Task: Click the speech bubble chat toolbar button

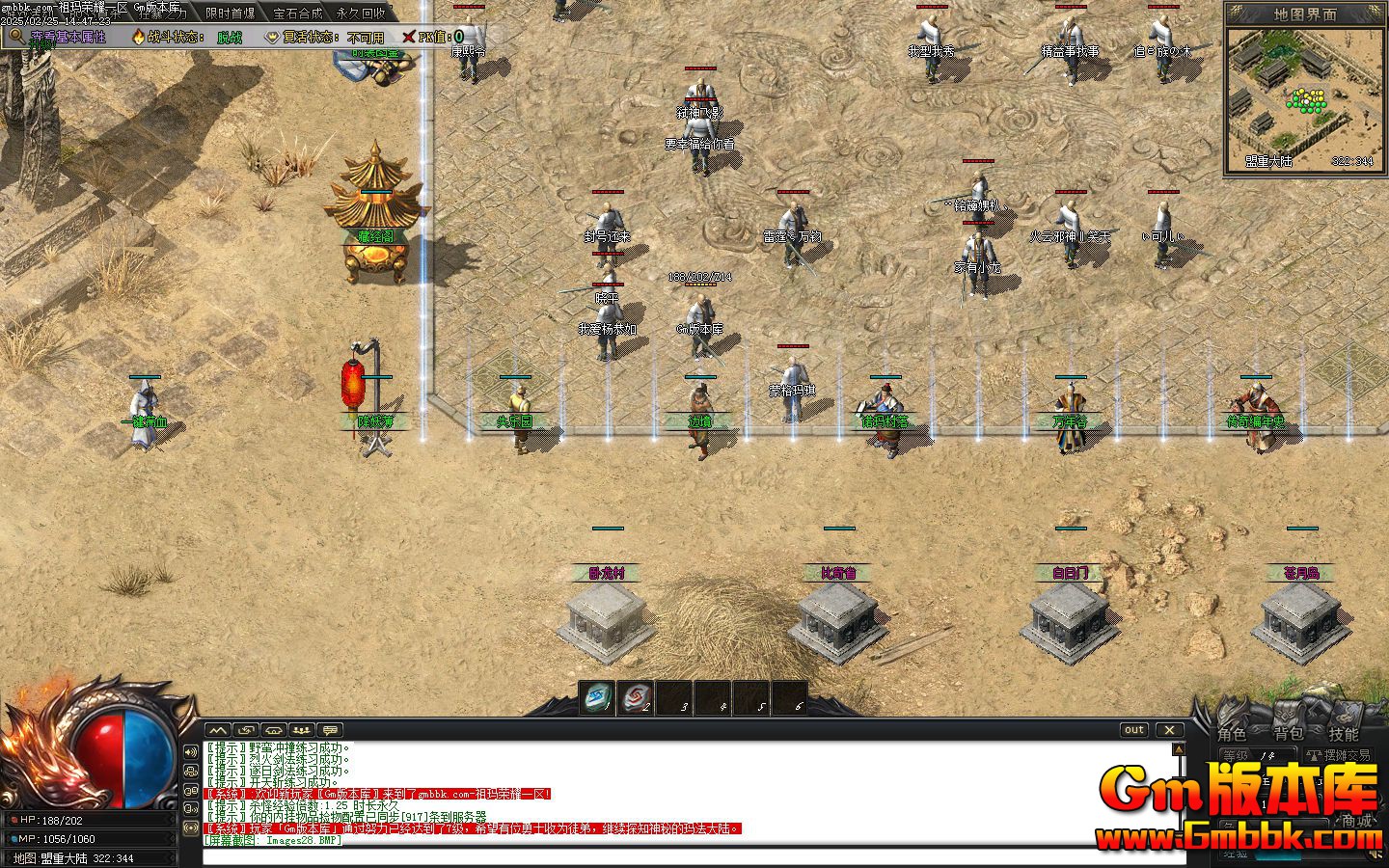Action: 330,730
